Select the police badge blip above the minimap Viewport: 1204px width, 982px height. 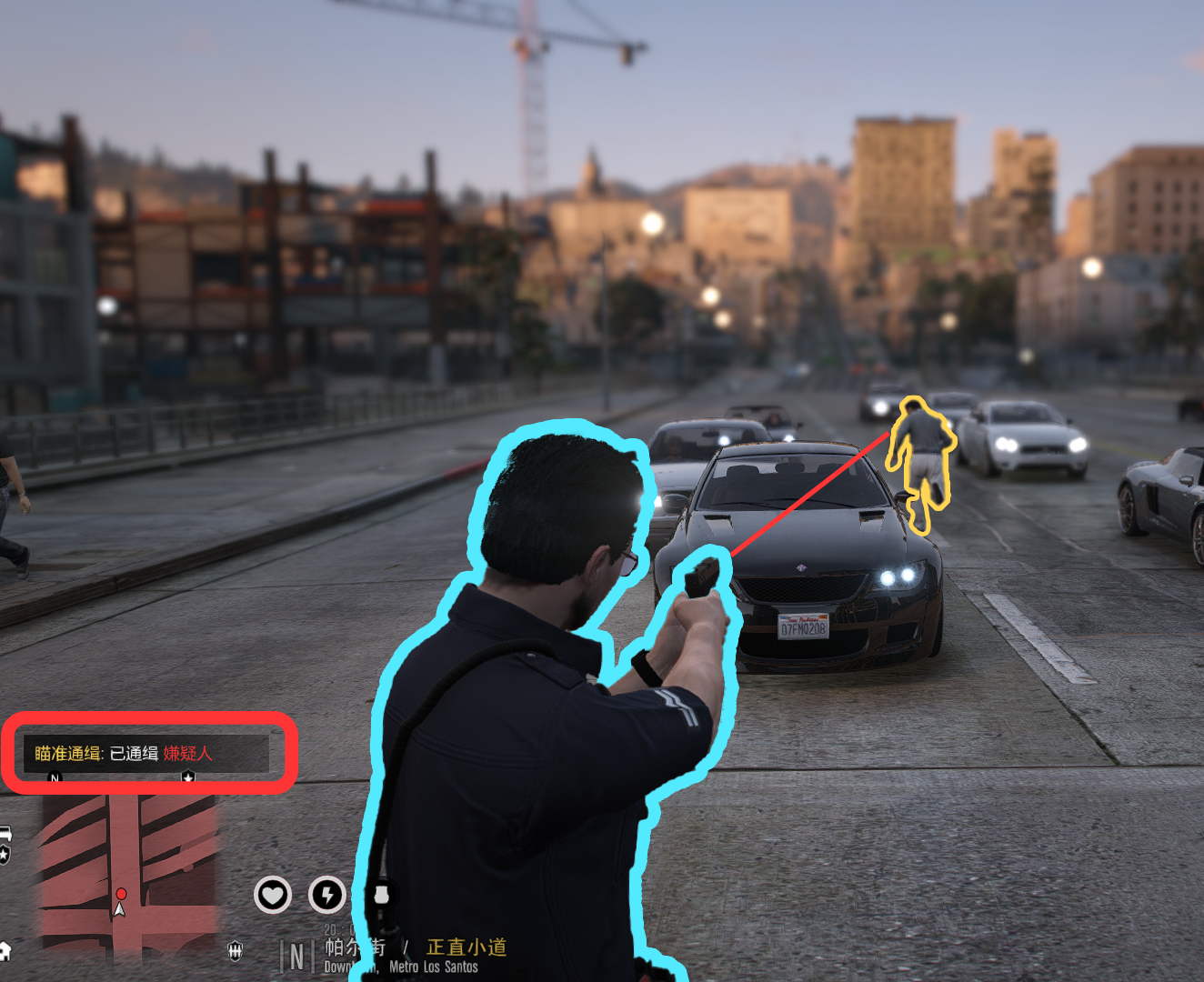(188, 777)
